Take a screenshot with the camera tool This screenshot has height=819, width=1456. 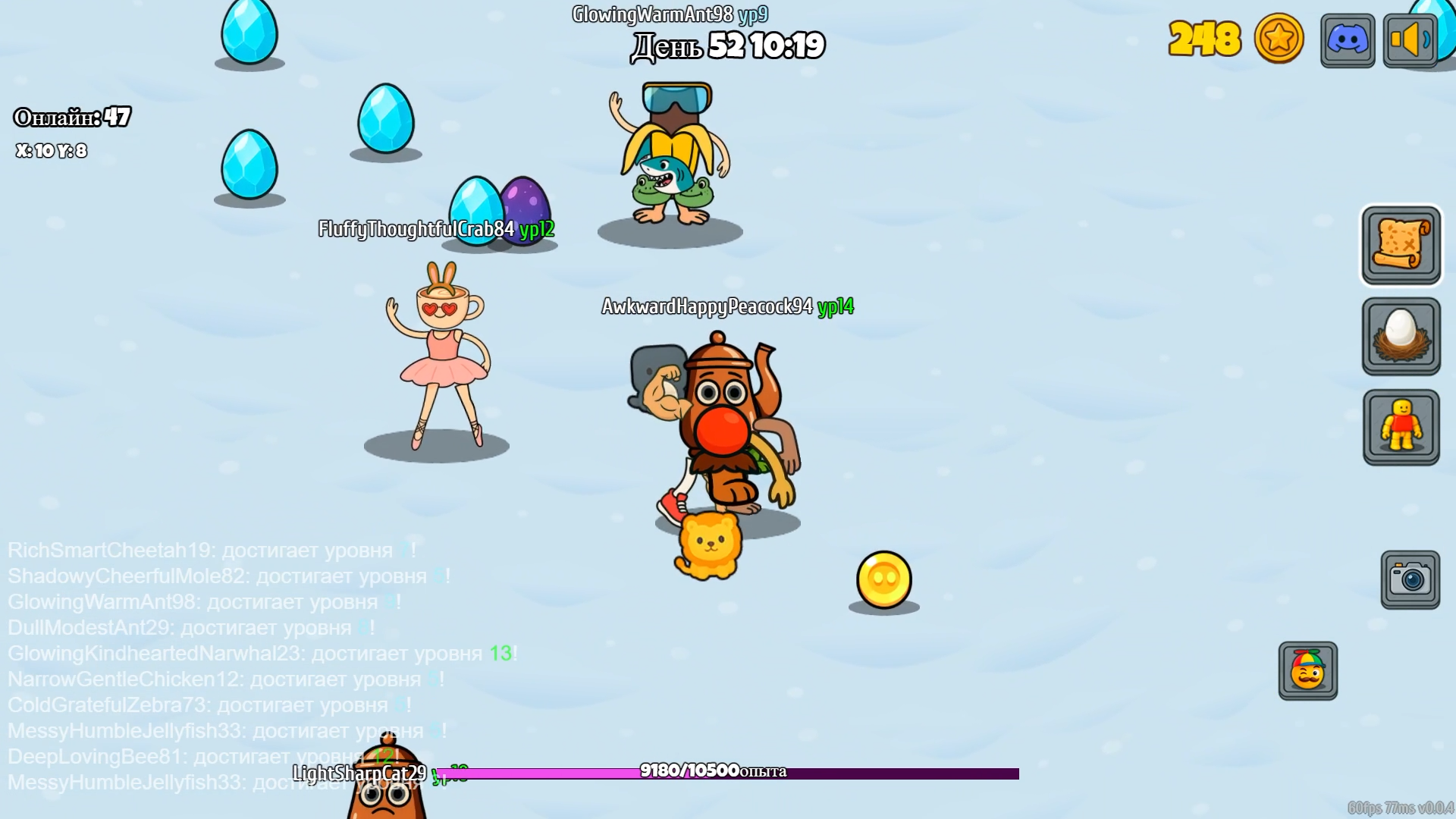(1409, 577)
